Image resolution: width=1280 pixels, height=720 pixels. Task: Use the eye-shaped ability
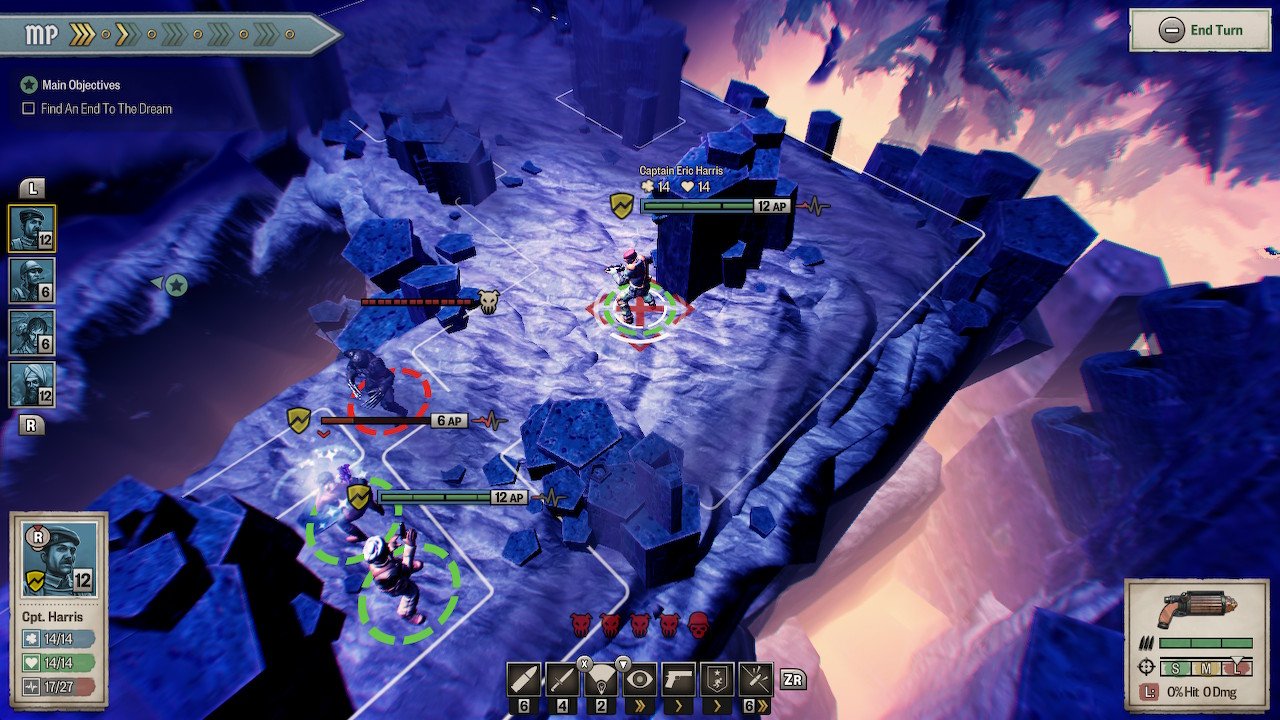[x=640, y=680]
